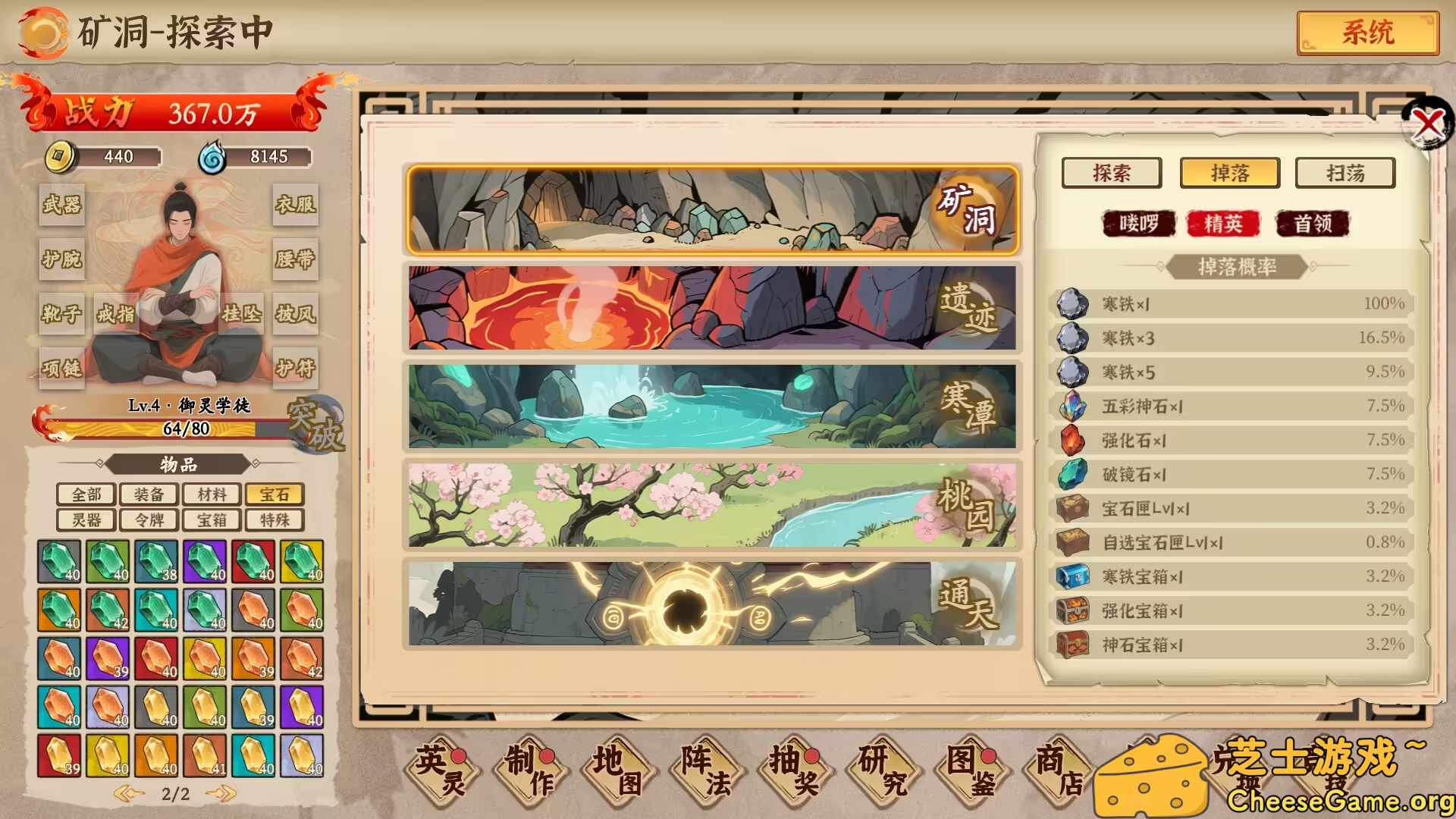Open the 图鉴 collection book

pos(972,770)
